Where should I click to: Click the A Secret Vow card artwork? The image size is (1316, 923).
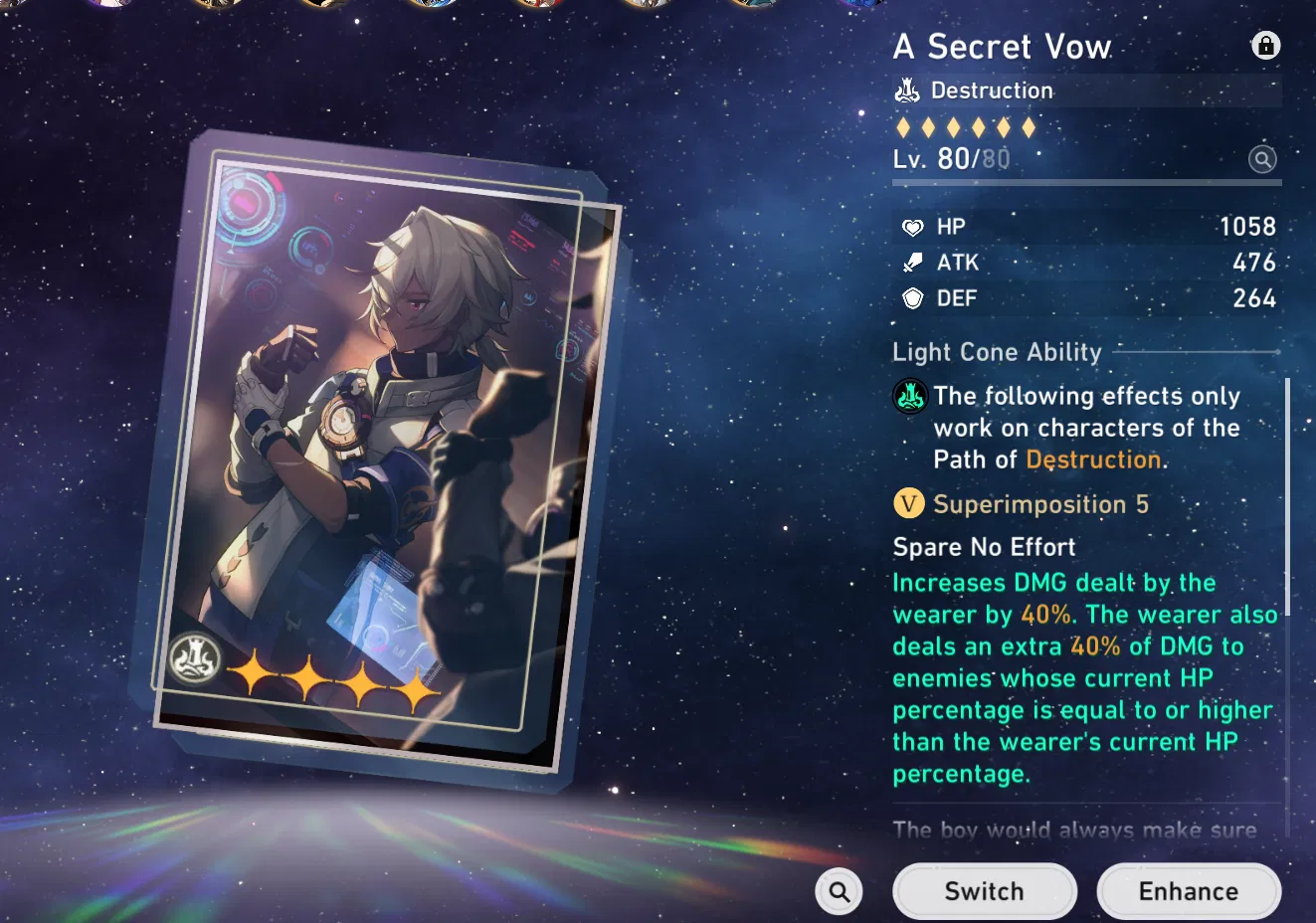(x=388, y=438)
